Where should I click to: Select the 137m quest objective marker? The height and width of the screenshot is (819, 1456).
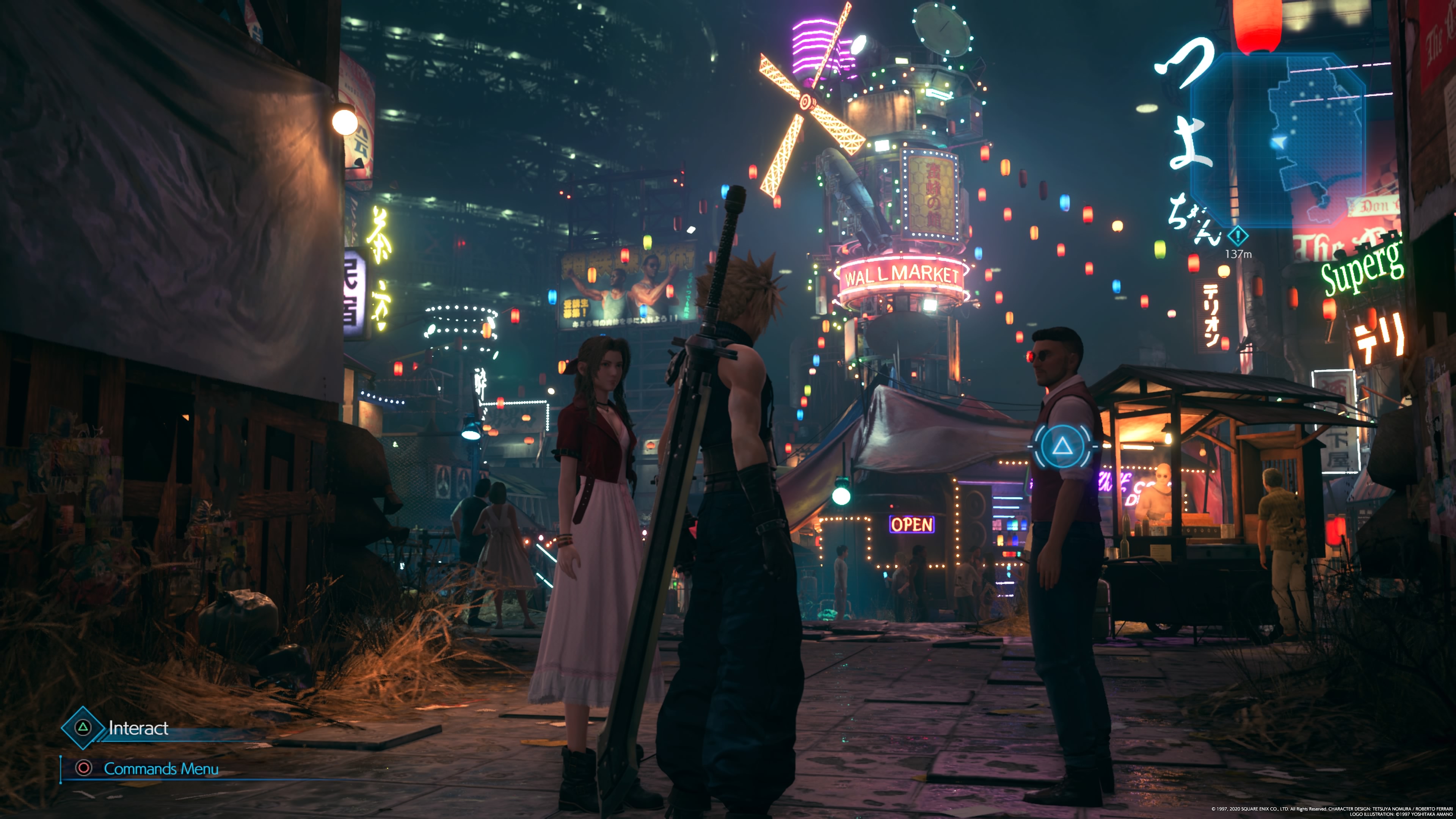pos(1237,235)
